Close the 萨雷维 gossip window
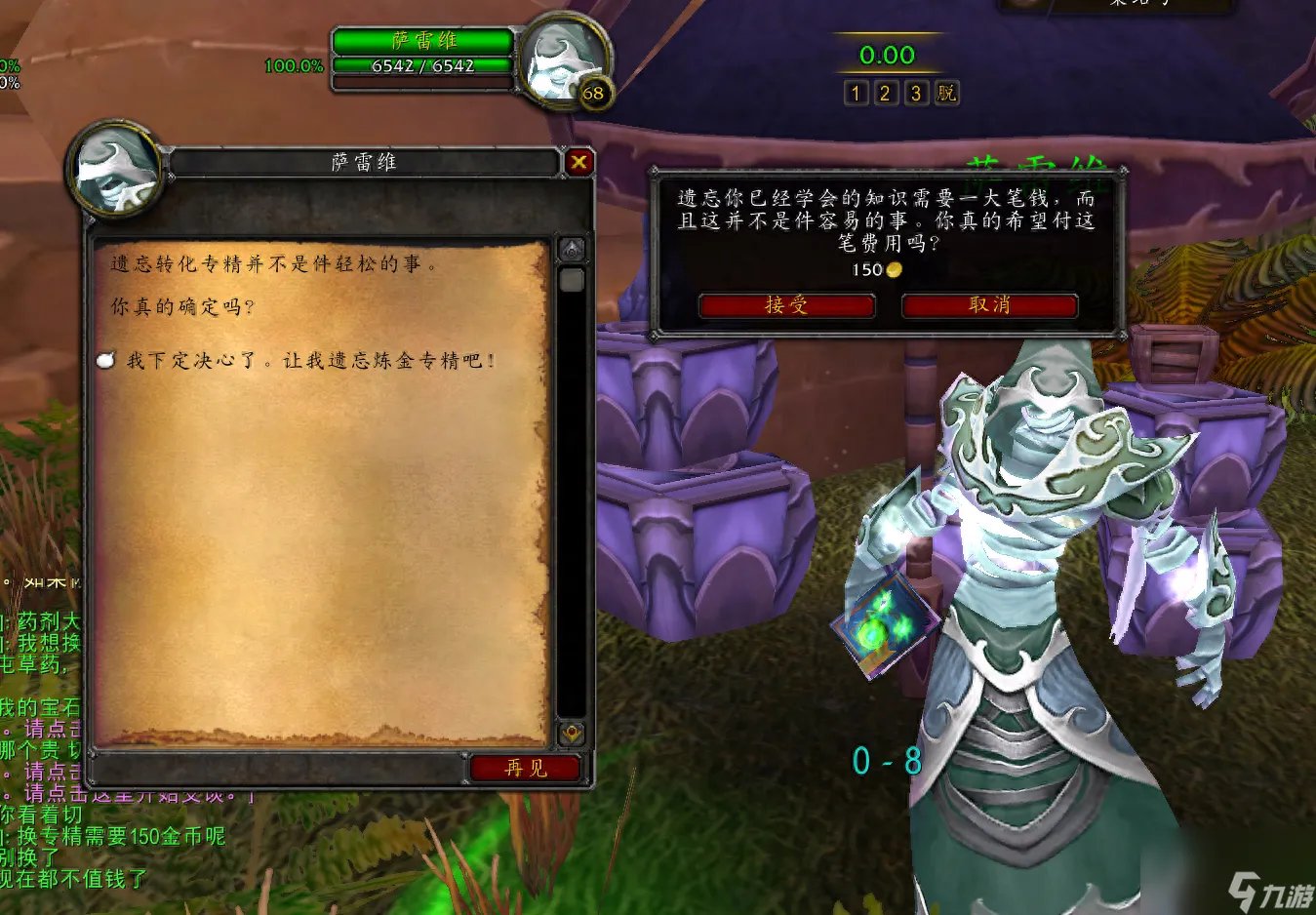Image resolution: width=1316 pixels, height=915 pixels. [x=578, y=162]
